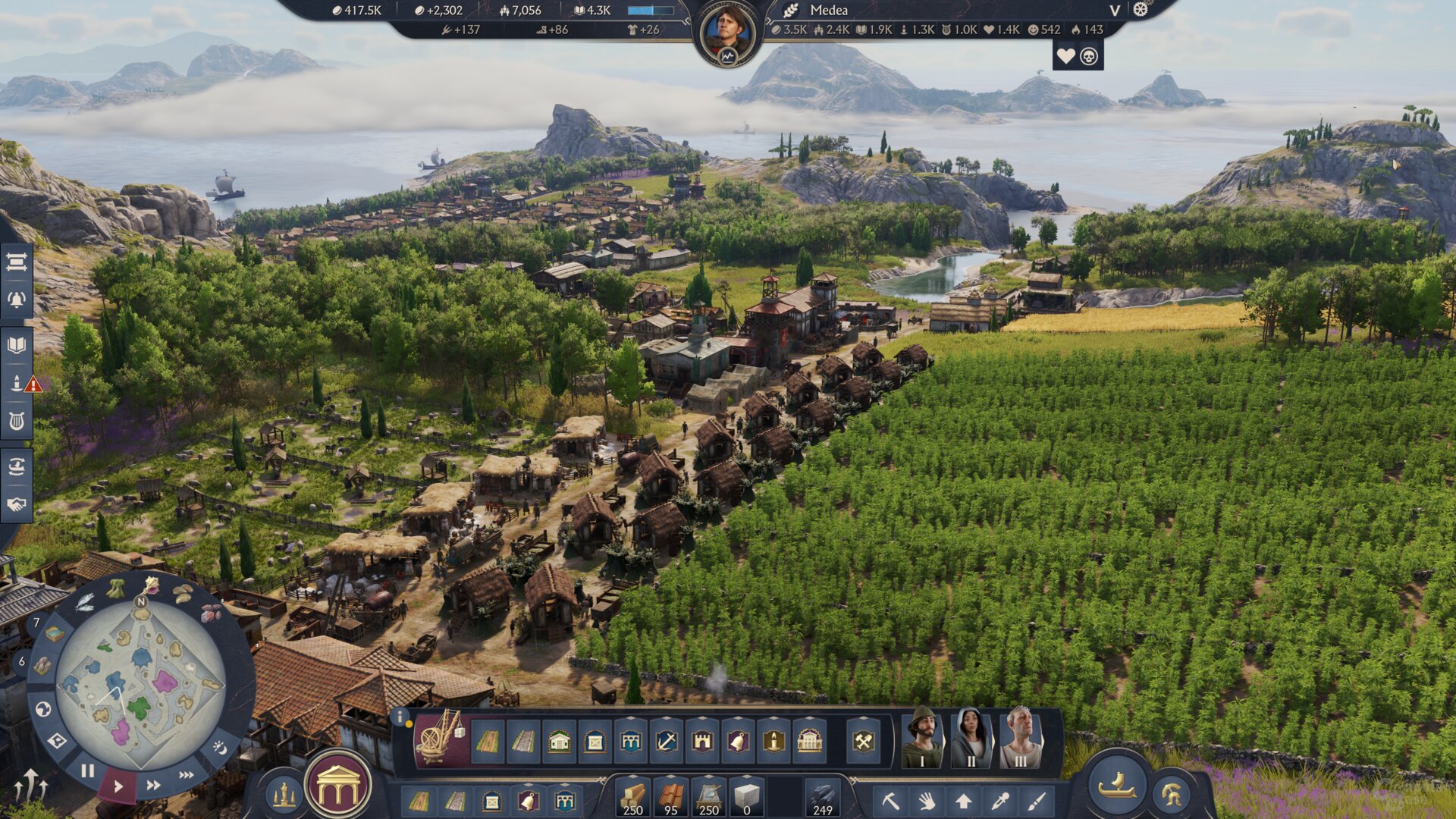The width and height of the screenshot is (1456, 819).
Task: Activate the pickaxe demolish tool
Action: [890, 801]
